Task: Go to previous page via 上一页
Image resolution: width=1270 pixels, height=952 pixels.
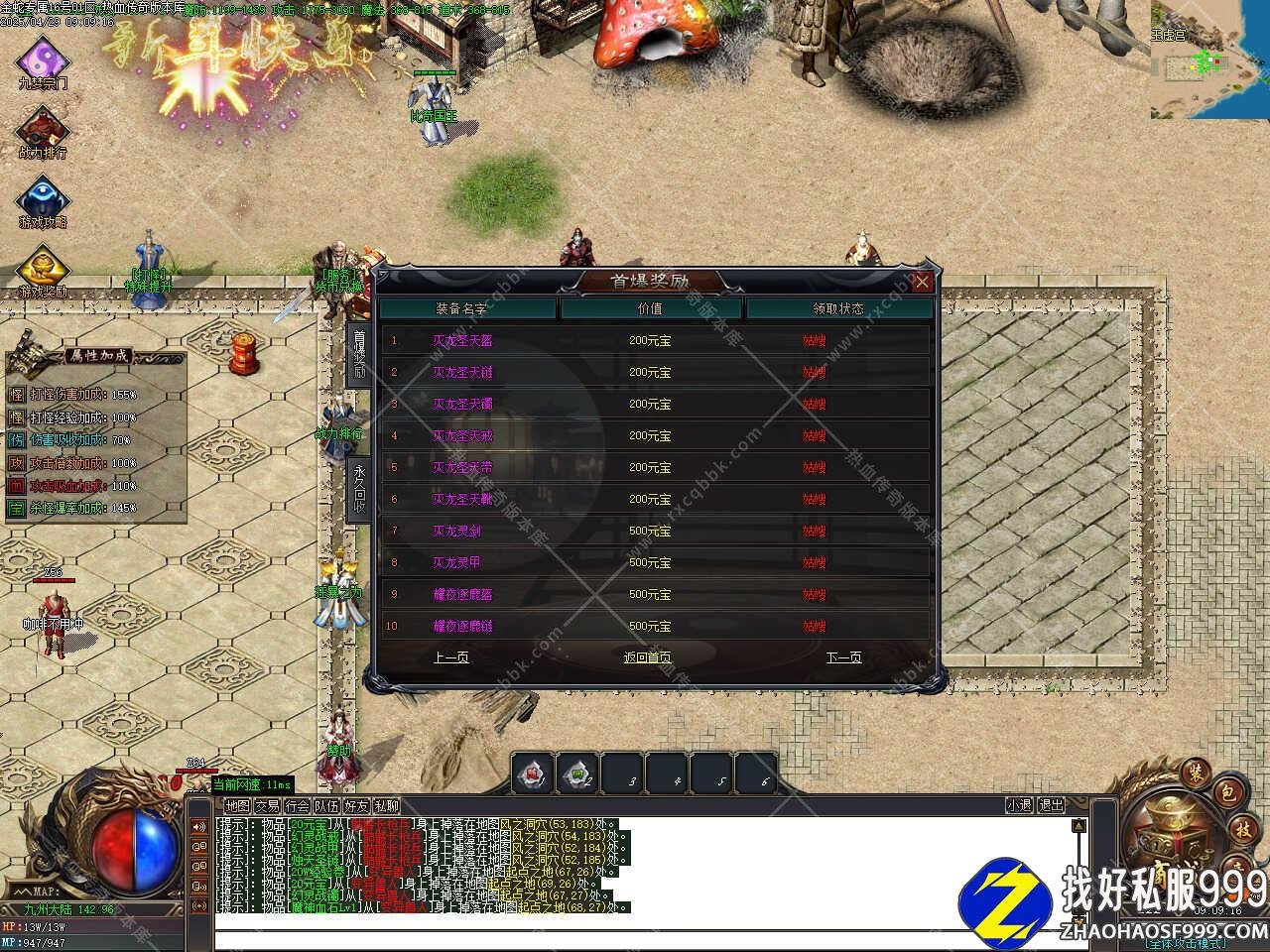Action: coord(451,657)
